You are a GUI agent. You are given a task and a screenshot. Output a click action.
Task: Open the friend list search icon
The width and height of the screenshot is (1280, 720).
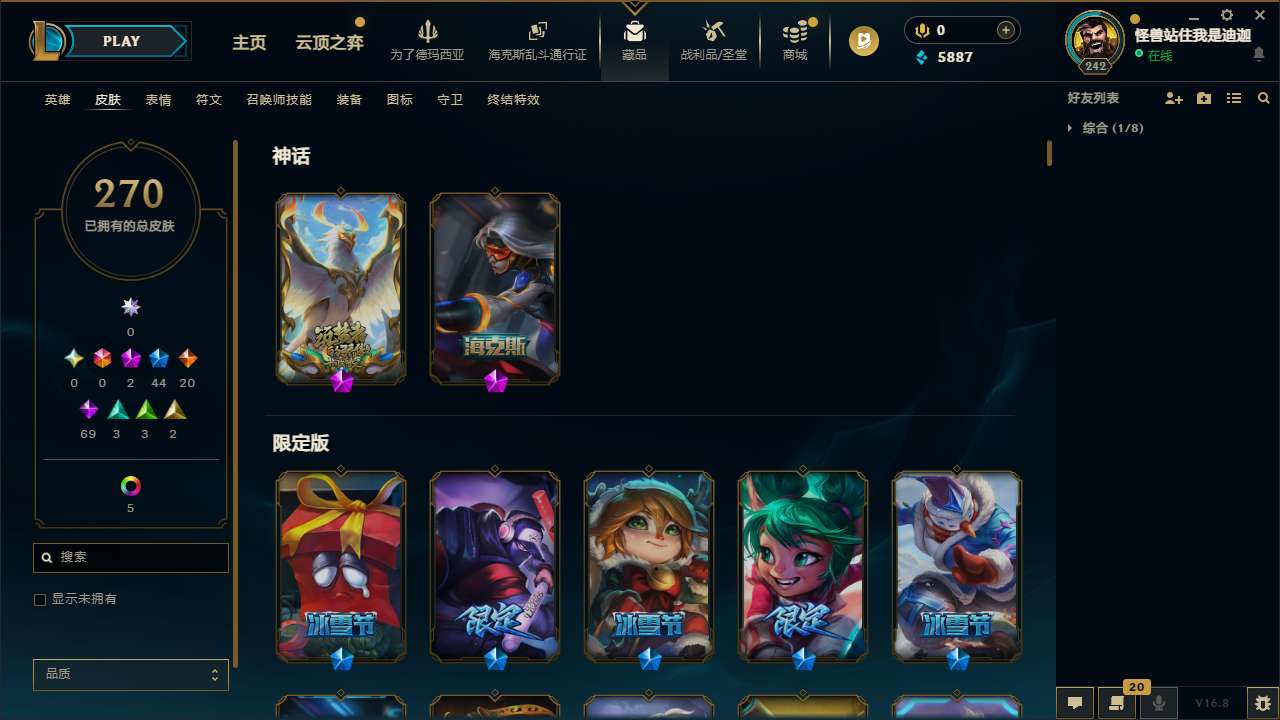coord(1264,98)
